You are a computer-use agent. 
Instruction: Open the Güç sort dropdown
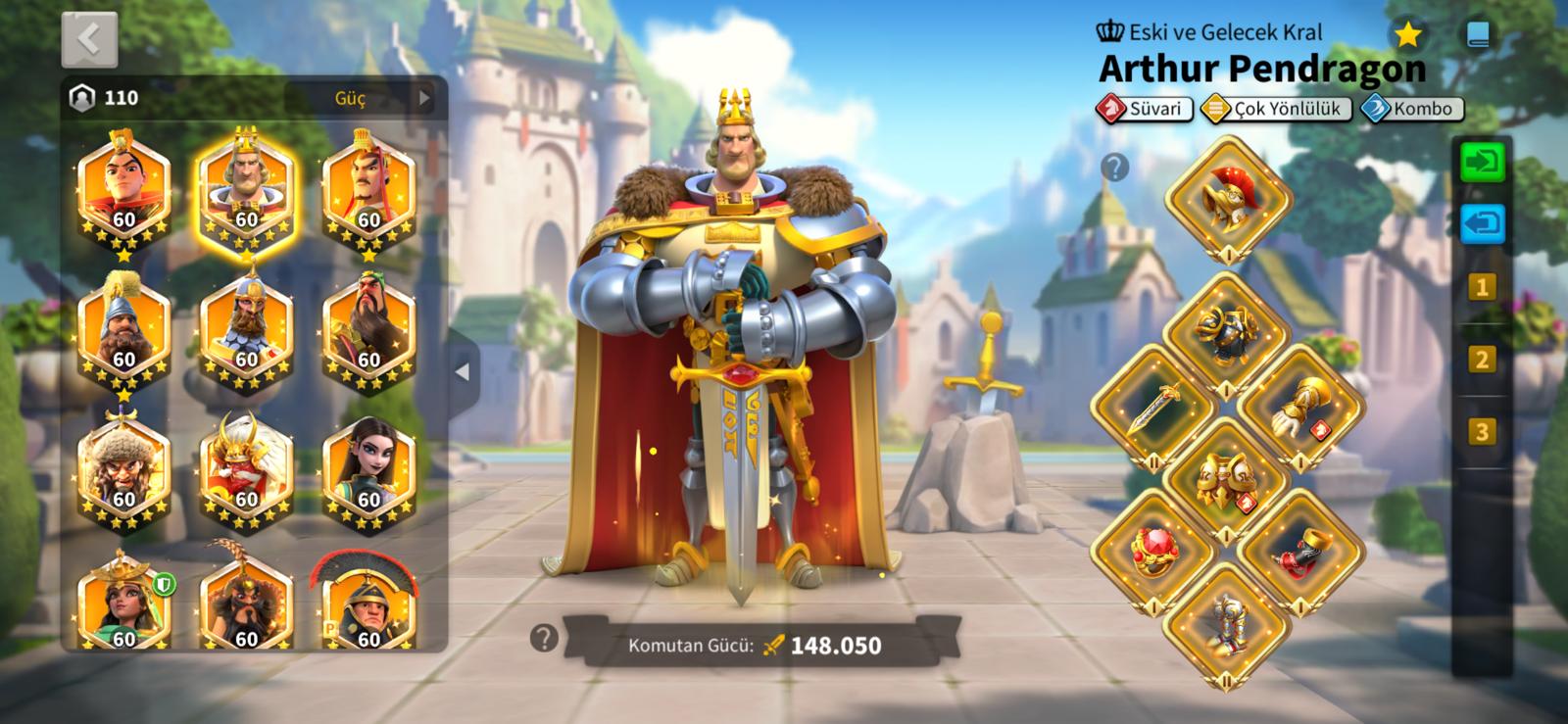coord(360,98)
